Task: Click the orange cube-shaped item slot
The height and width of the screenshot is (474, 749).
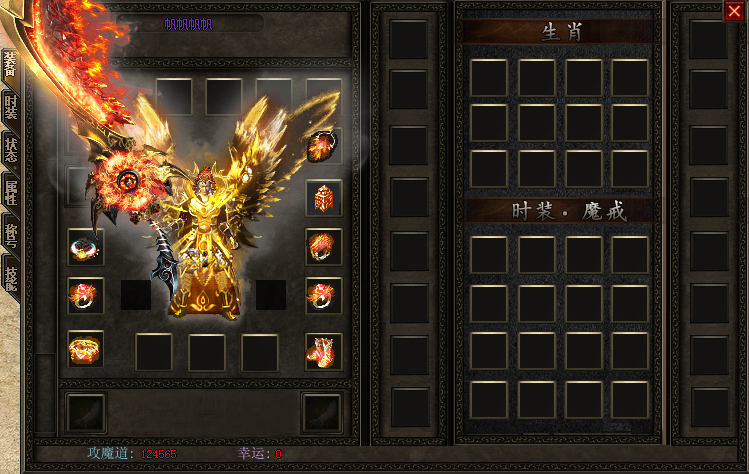Action: coord(324,197)
